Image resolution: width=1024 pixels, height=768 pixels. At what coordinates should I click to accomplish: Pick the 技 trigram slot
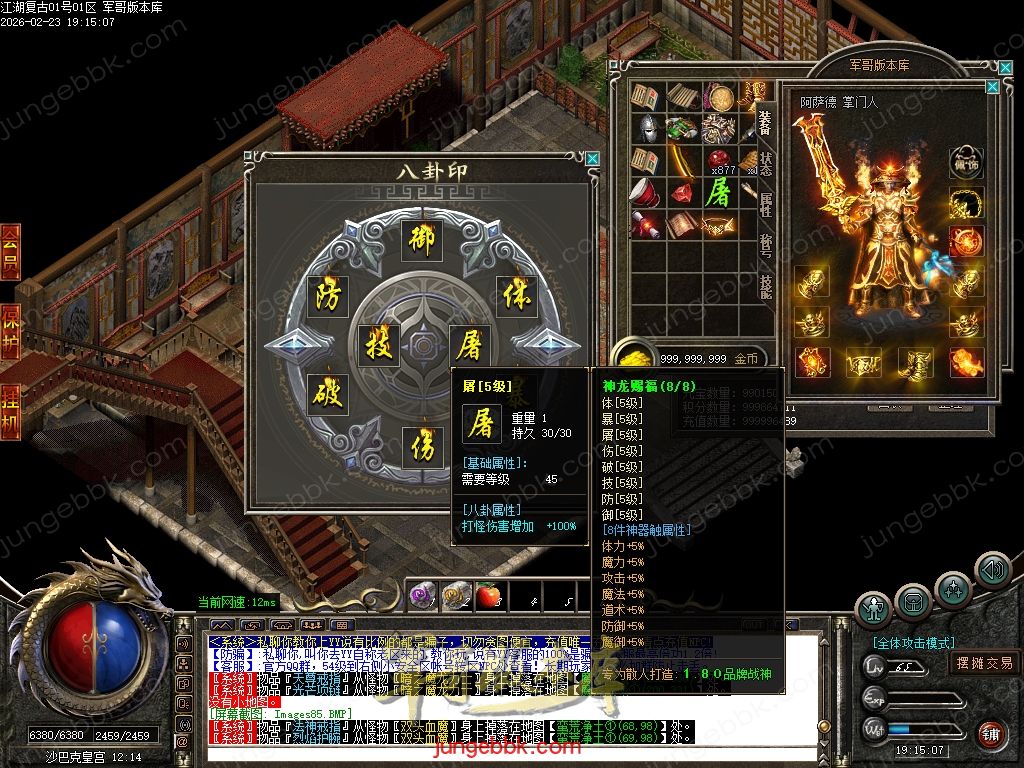[378, 345]
